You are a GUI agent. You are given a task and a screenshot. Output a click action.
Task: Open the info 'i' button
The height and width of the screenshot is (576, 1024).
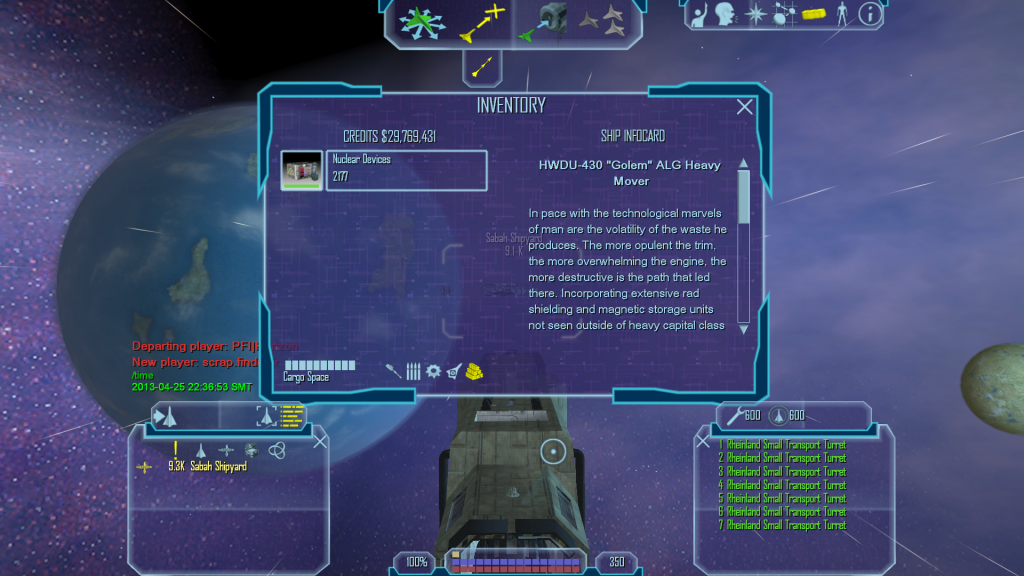point(870,14)
